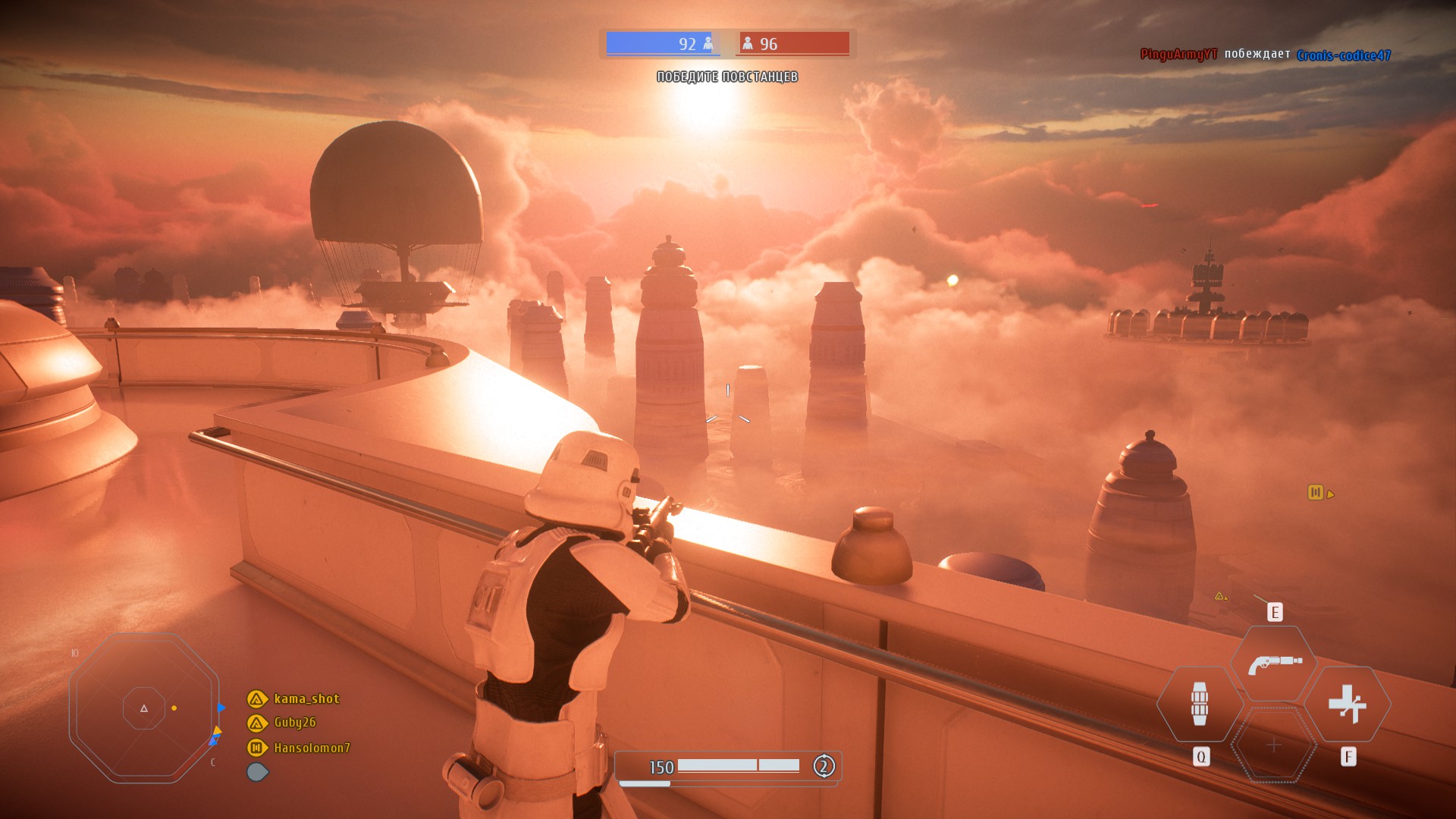Select squad member Guby26
The image size is (1456, 819).
[x=294, y=723]
